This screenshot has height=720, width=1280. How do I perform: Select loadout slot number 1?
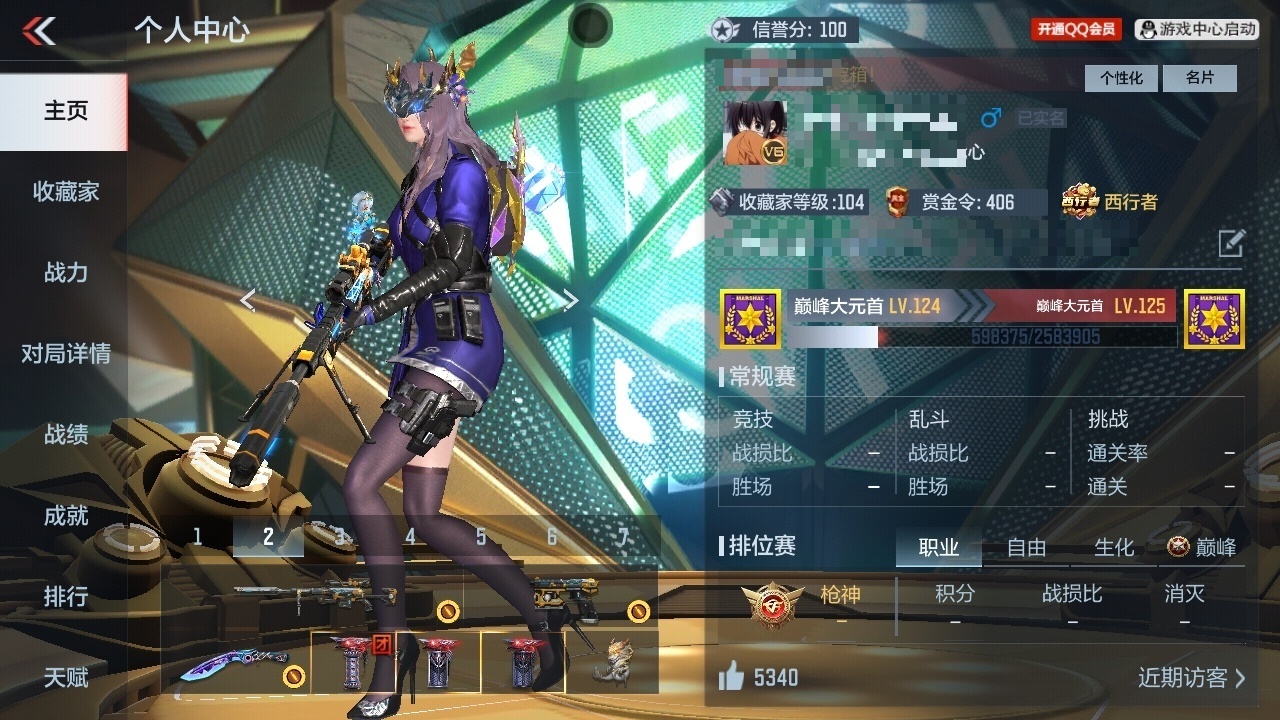point(197,537)
